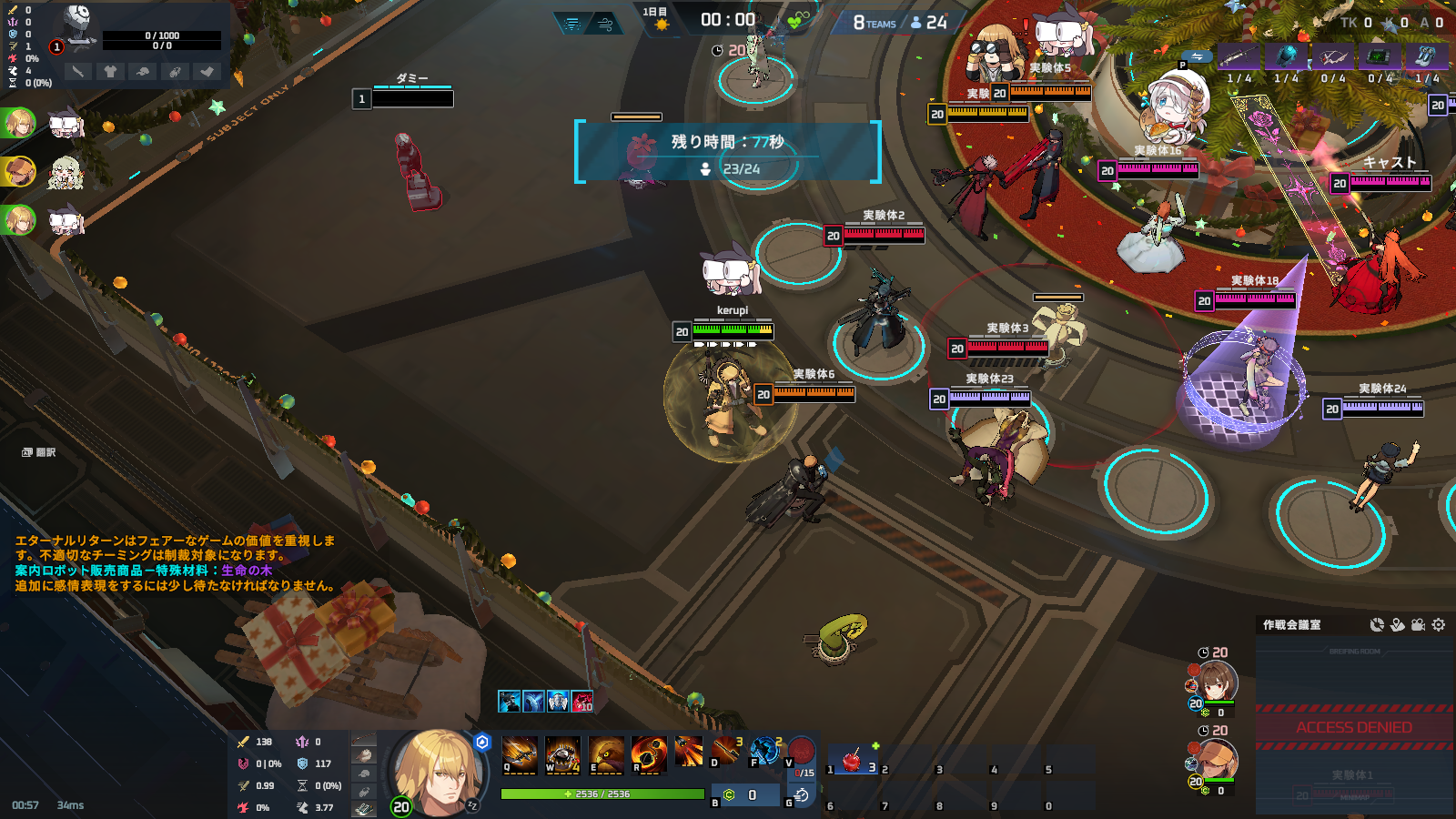Viewport: 1456px width, 819px height.
Task: Activate the Q crossbow skill
Action: tap(519, 753)
